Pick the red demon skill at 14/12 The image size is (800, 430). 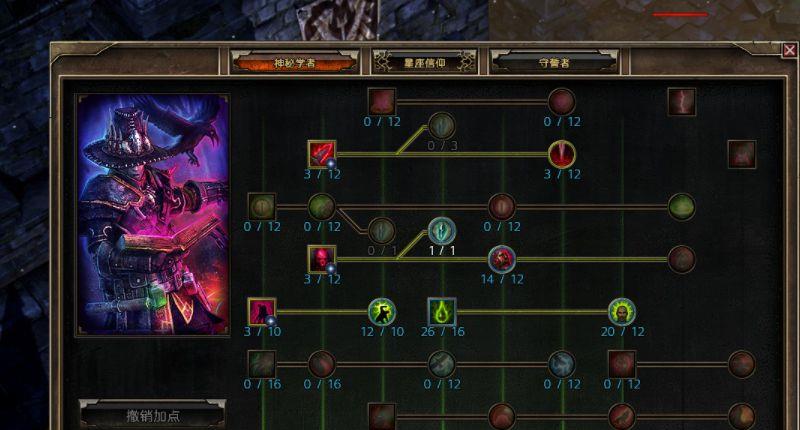click(x=502, y=259)
